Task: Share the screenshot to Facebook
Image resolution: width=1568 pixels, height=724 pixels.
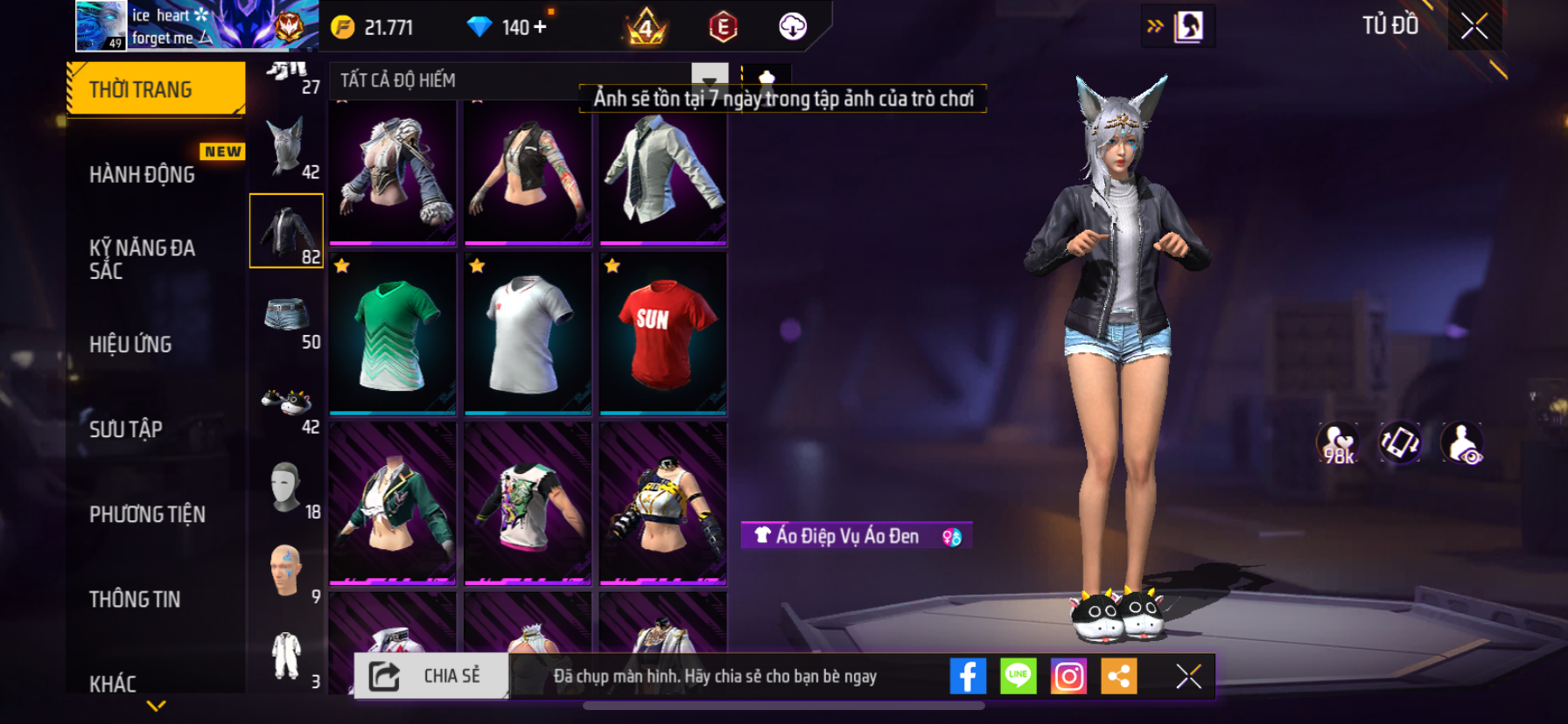Action: click(968, 676)
